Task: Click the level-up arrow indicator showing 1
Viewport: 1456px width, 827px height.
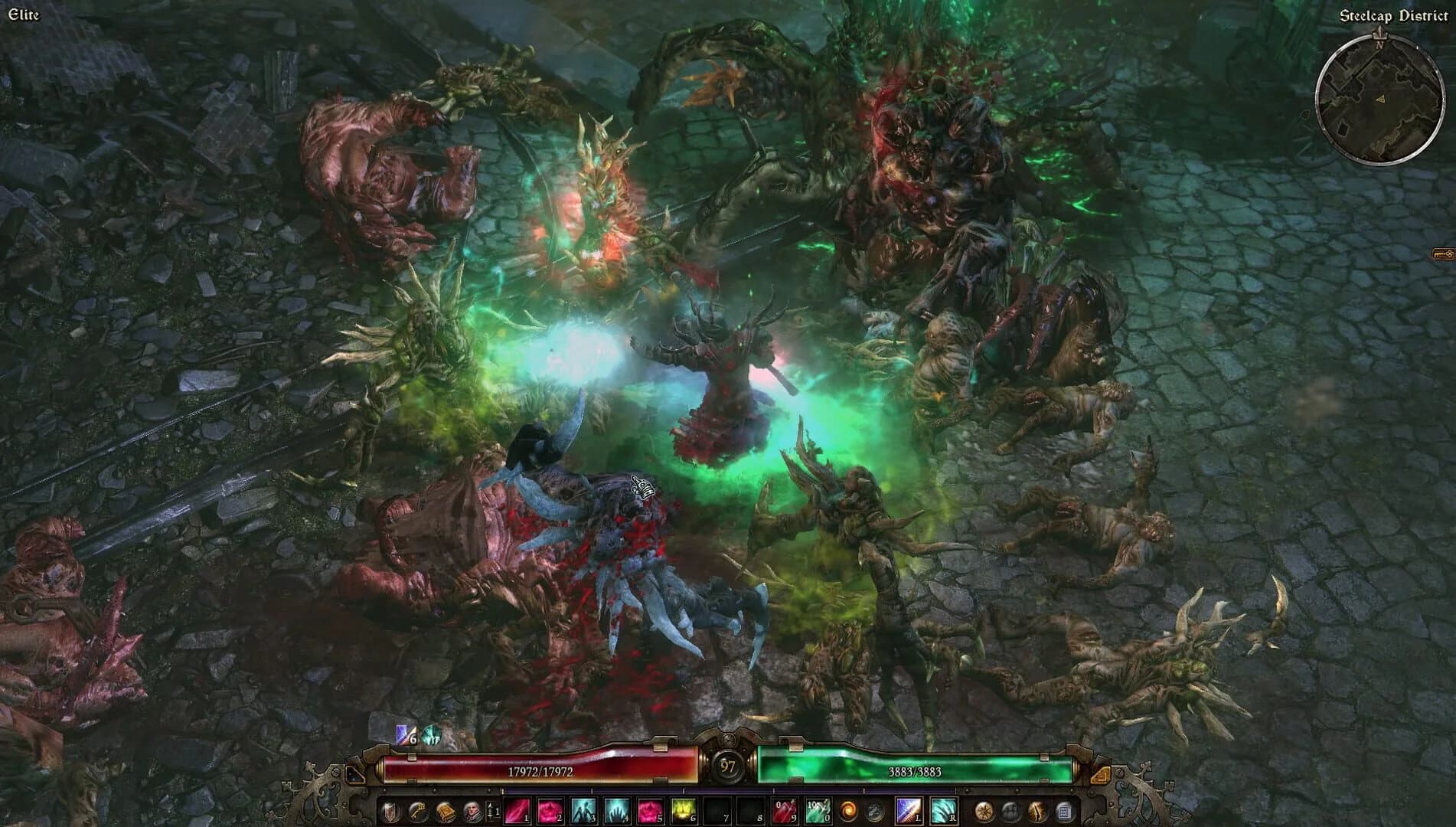Action: point(492,811)
